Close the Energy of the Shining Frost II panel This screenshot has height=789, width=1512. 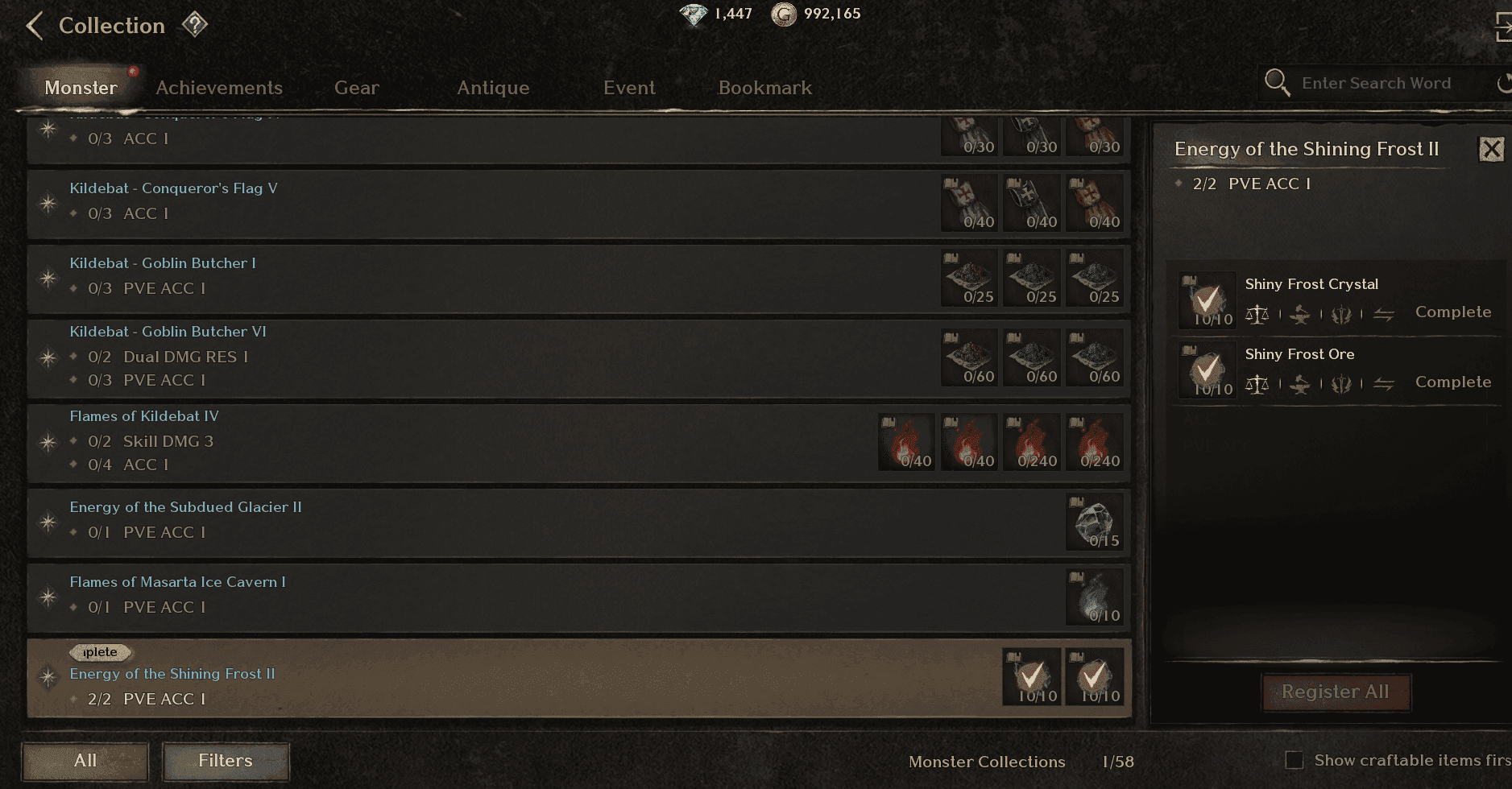coord(1492,149)
